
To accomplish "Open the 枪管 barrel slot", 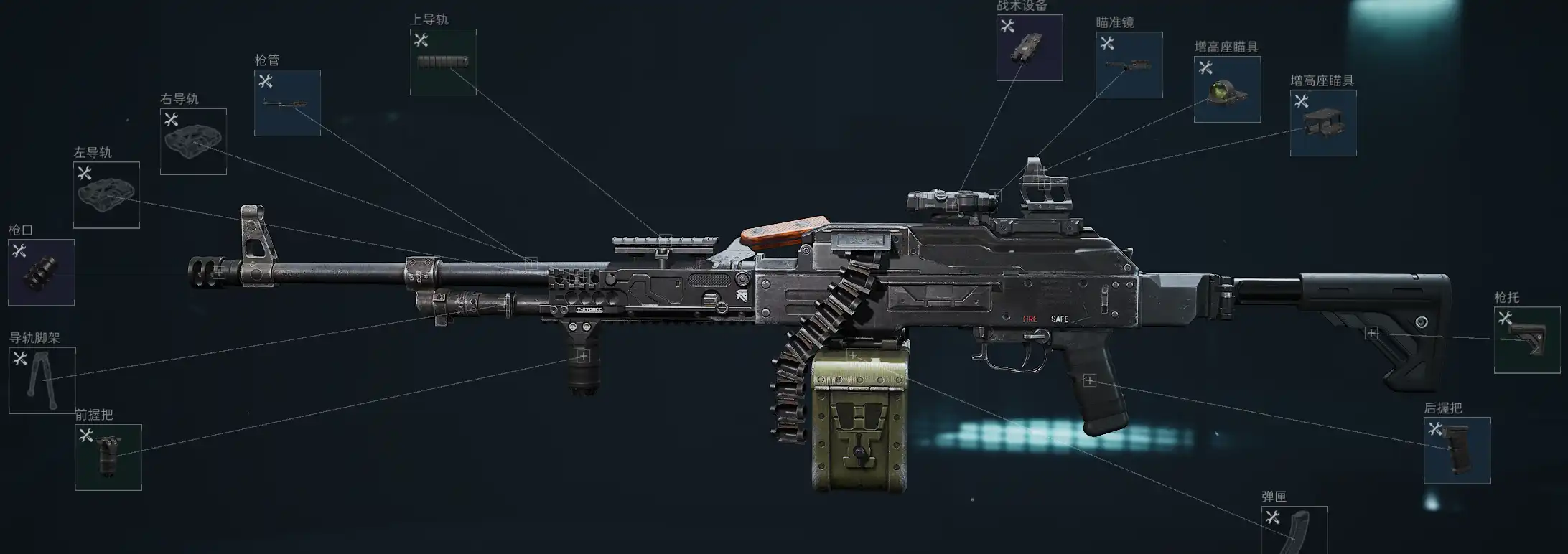I will [287, 103].
